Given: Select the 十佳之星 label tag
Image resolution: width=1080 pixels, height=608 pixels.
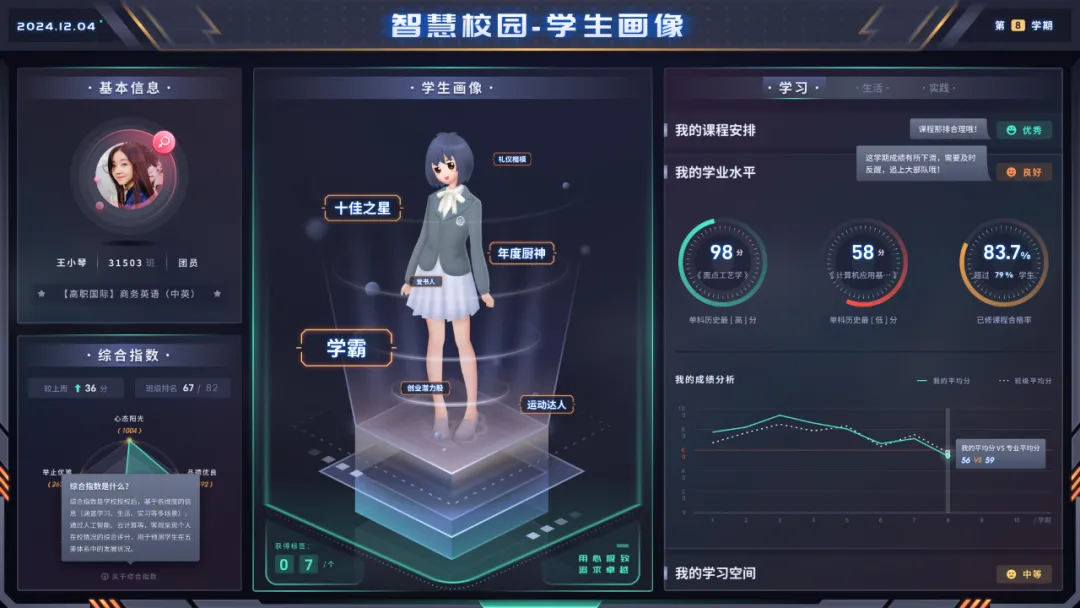Looking at the screenshot, I should pyautogui.click(x=362, y=208).
